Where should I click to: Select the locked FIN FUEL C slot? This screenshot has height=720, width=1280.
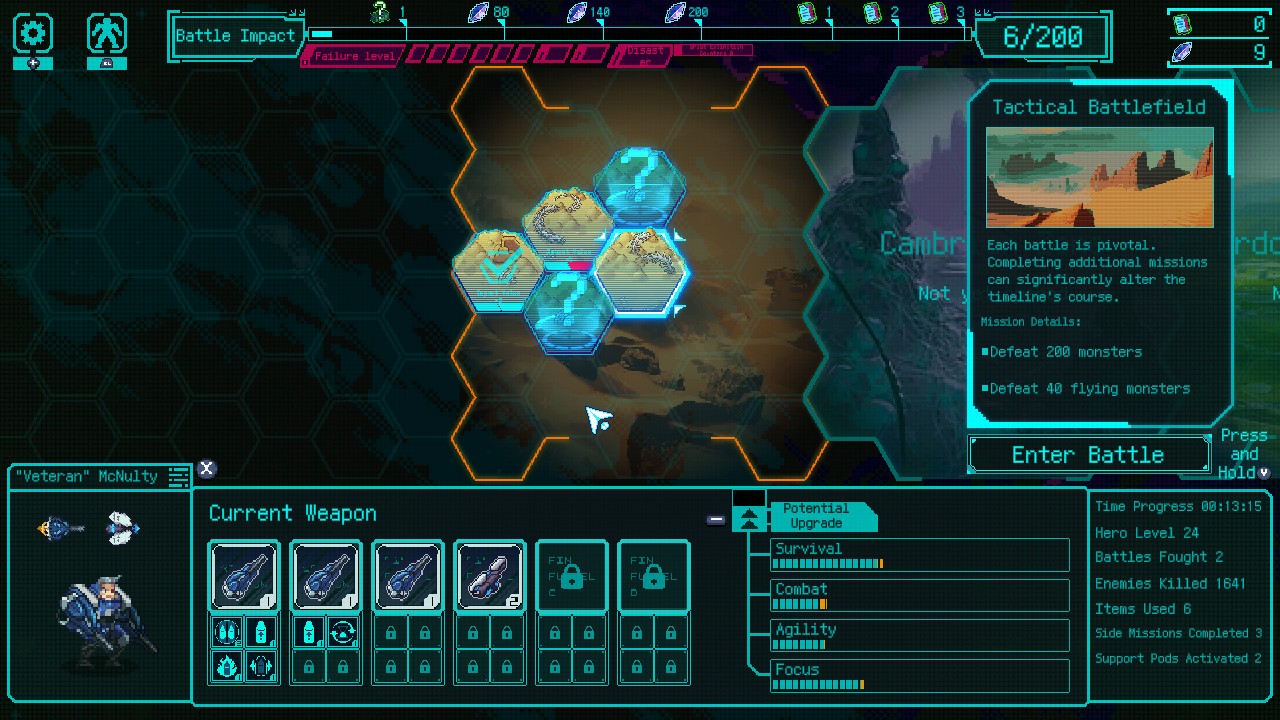(x=571, y=577)
